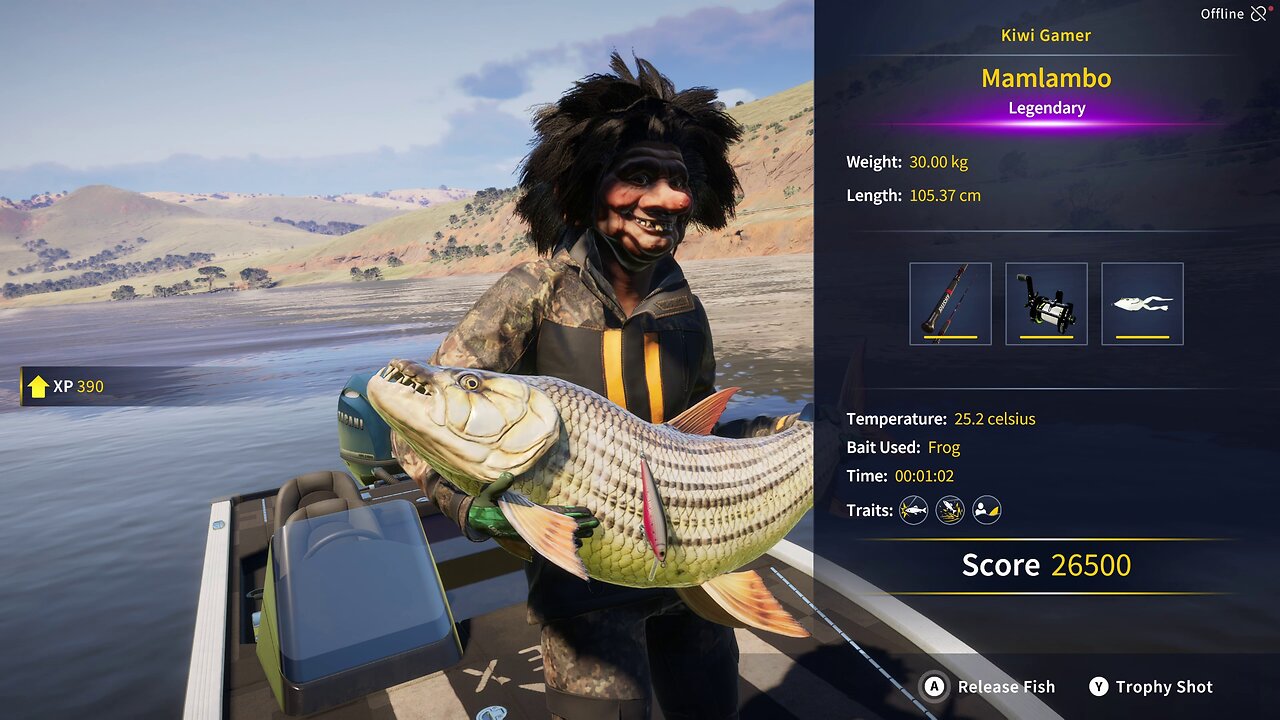Select the white frog lure slot
Screen dimensions: 1280x720
pyautogui.click(x=1142, y=304)
